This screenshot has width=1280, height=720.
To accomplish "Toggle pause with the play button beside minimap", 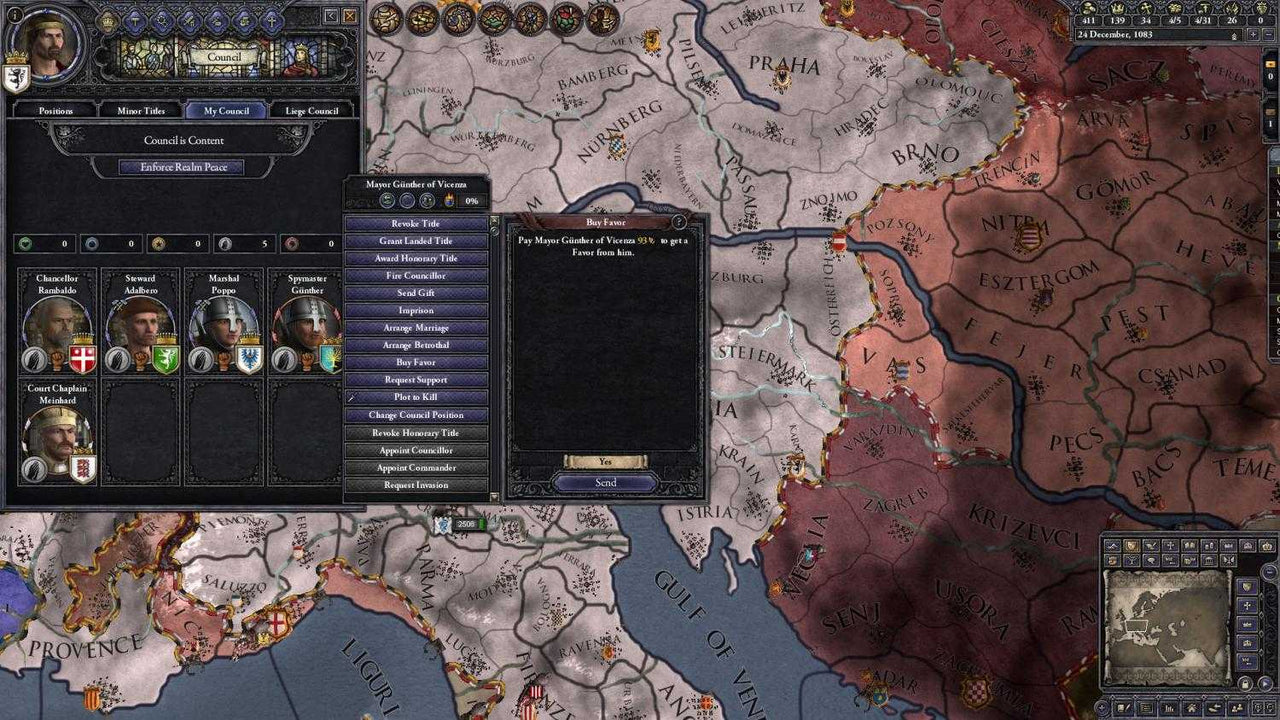I will pyautogui.click(x=1266, y=683).
